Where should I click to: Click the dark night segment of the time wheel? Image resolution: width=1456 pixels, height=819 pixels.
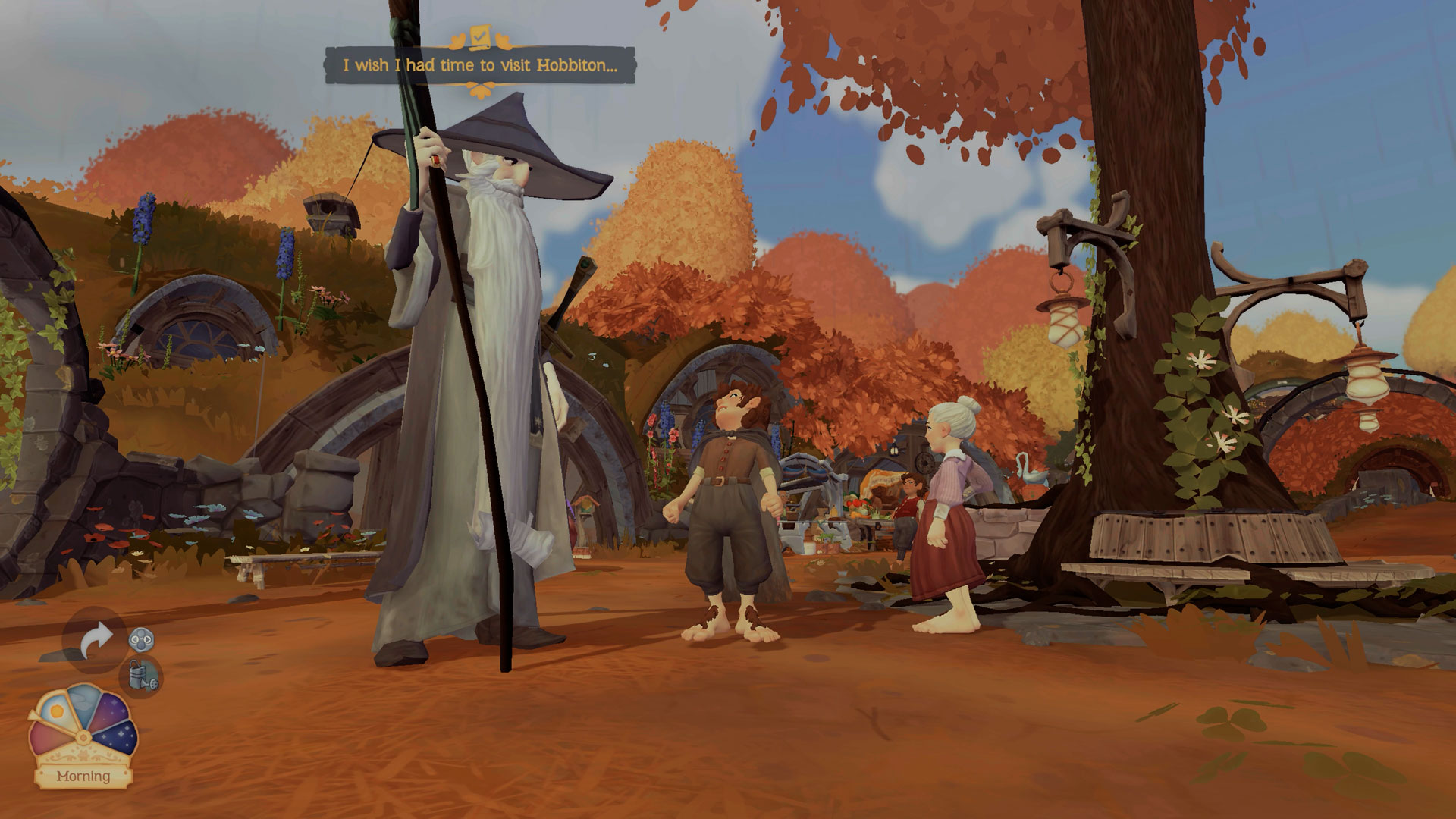coord(118,735)
